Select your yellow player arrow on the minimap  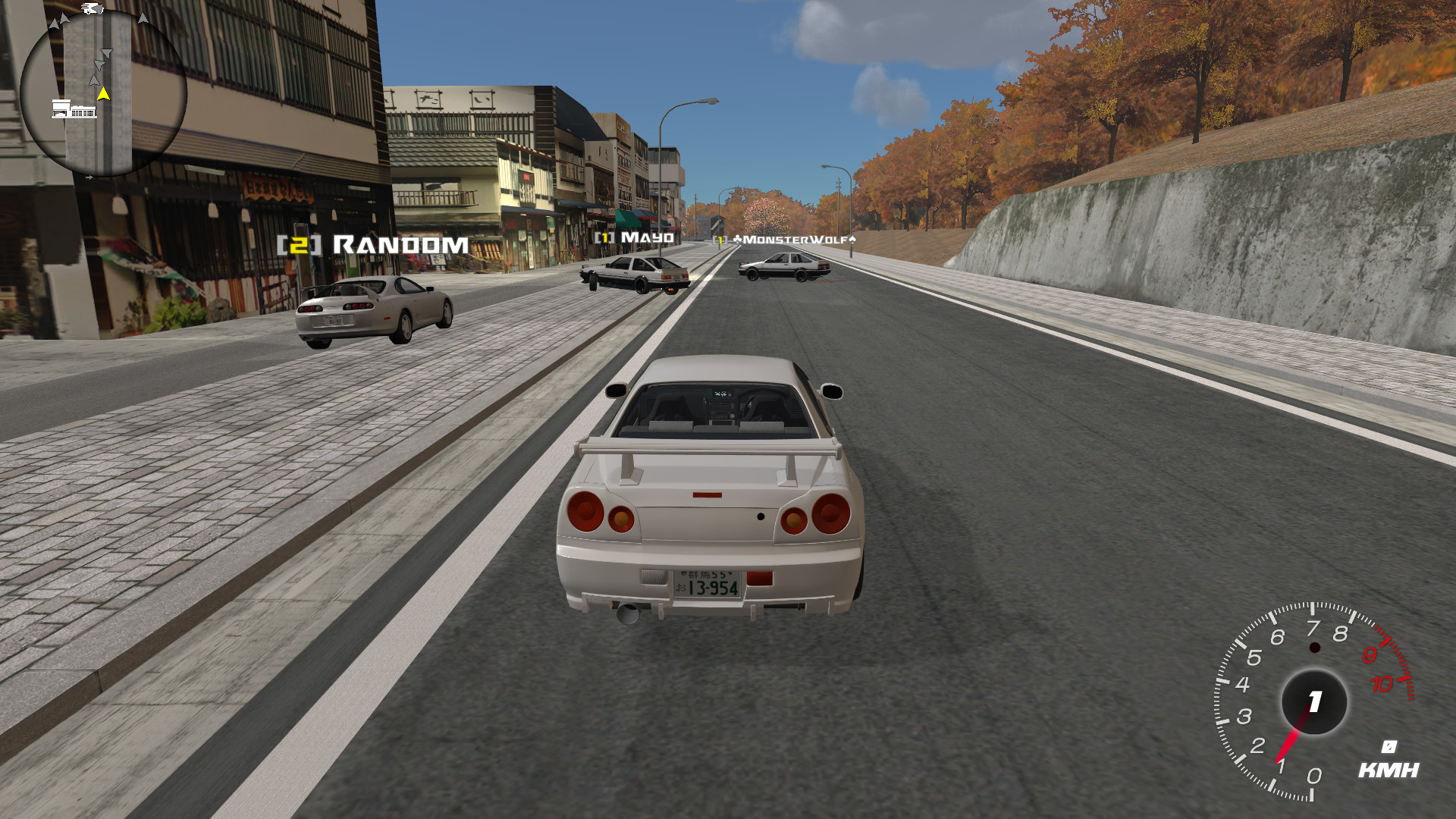(105, 93)
